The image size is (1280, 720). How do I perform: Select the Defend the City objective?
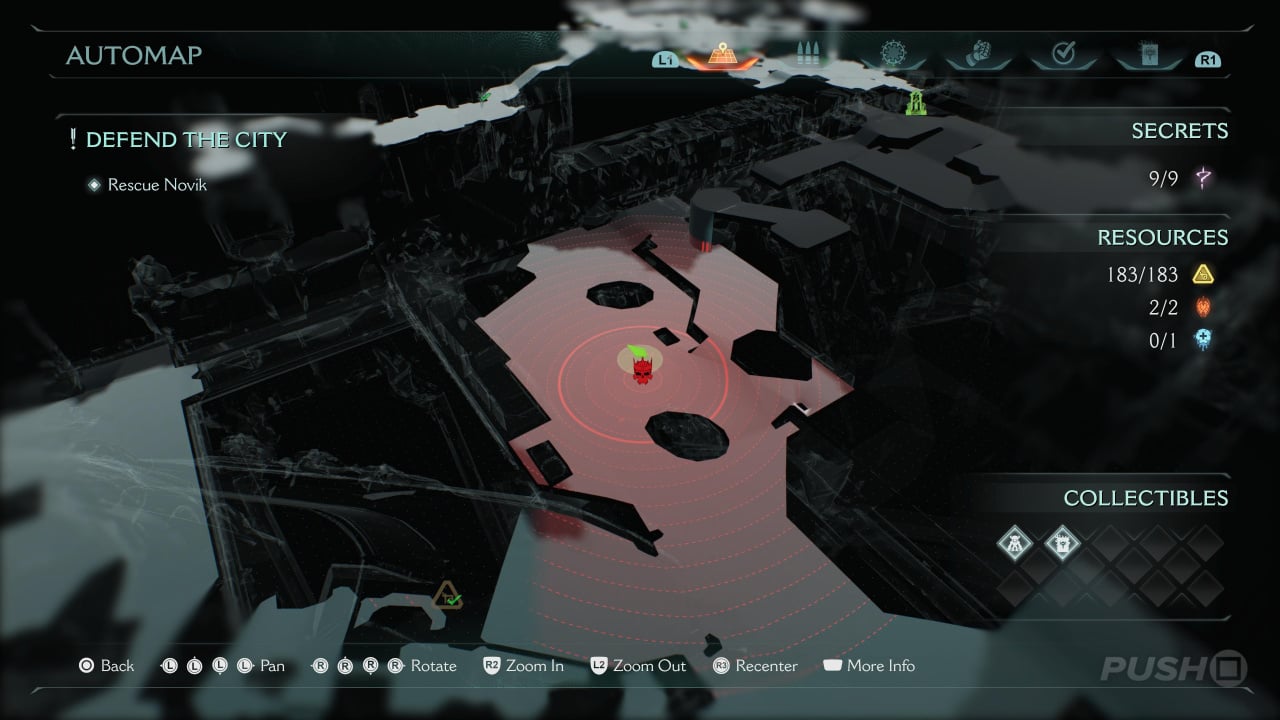[186, 140]
